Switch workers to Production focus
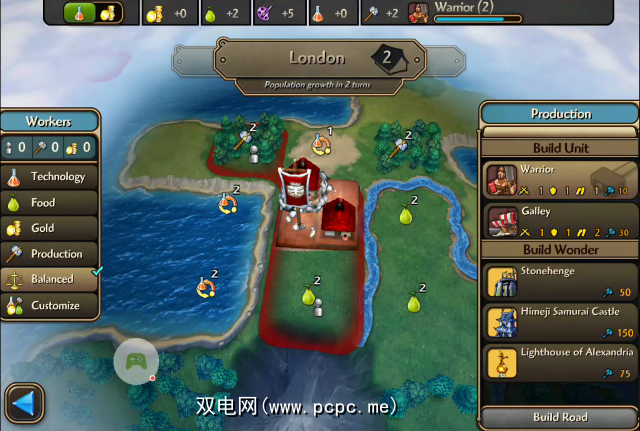 click(50, 254)
